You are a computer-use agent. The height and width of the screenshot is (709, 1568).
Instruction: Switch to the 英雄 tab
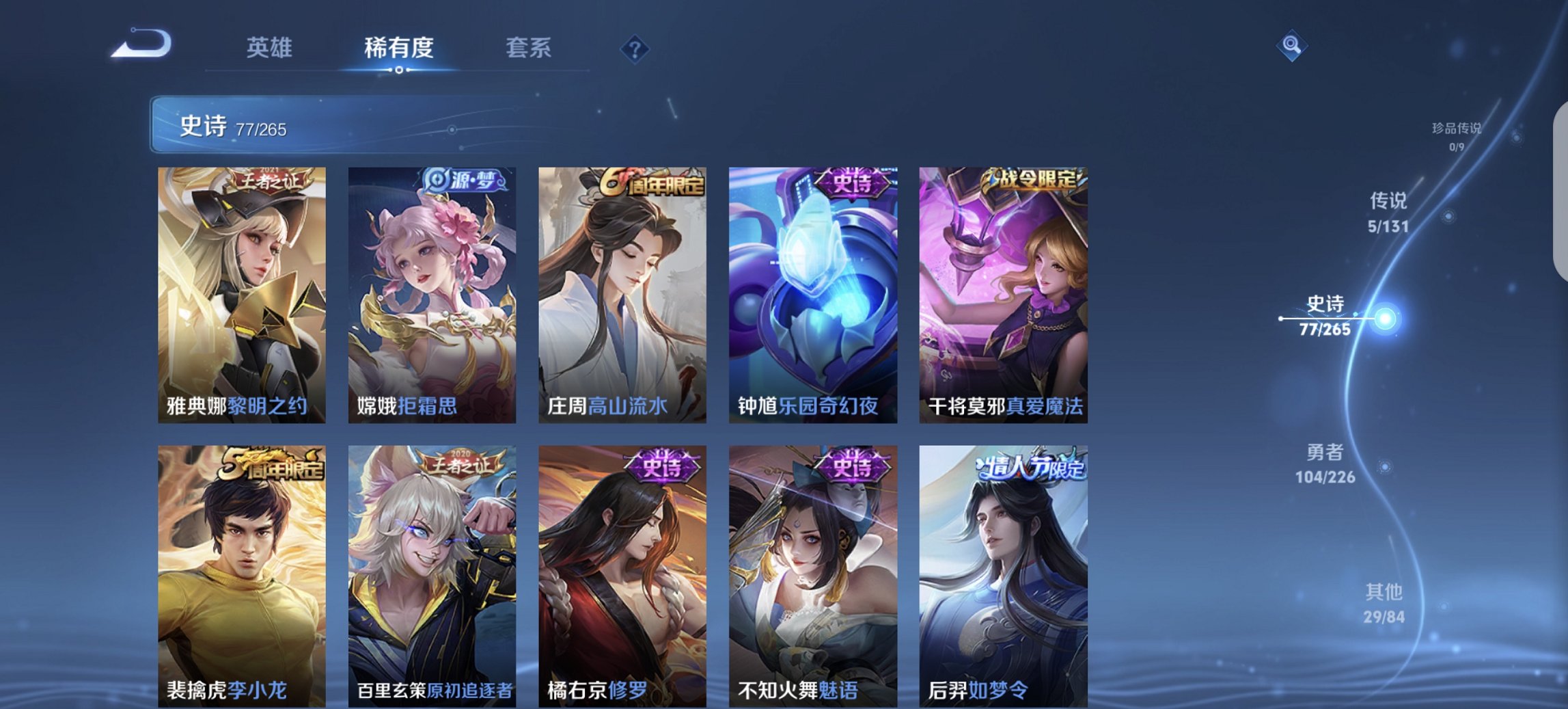click(x=271, y=49)
